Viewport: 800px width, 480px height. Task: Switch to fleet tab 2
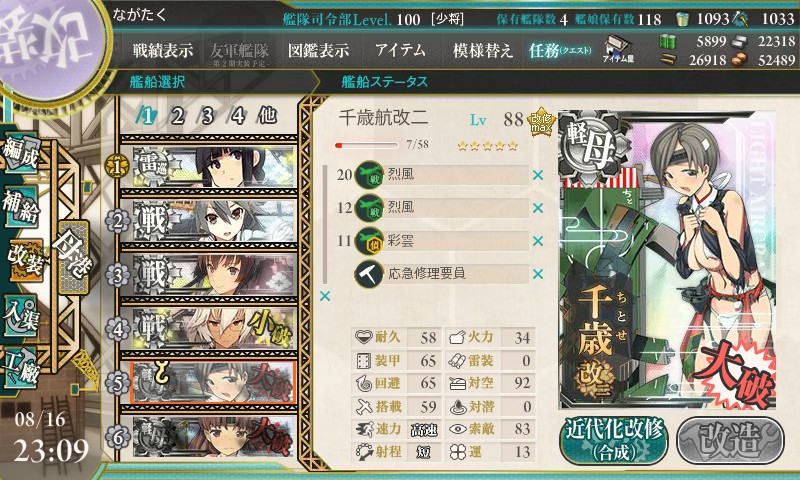coord(177,115)
